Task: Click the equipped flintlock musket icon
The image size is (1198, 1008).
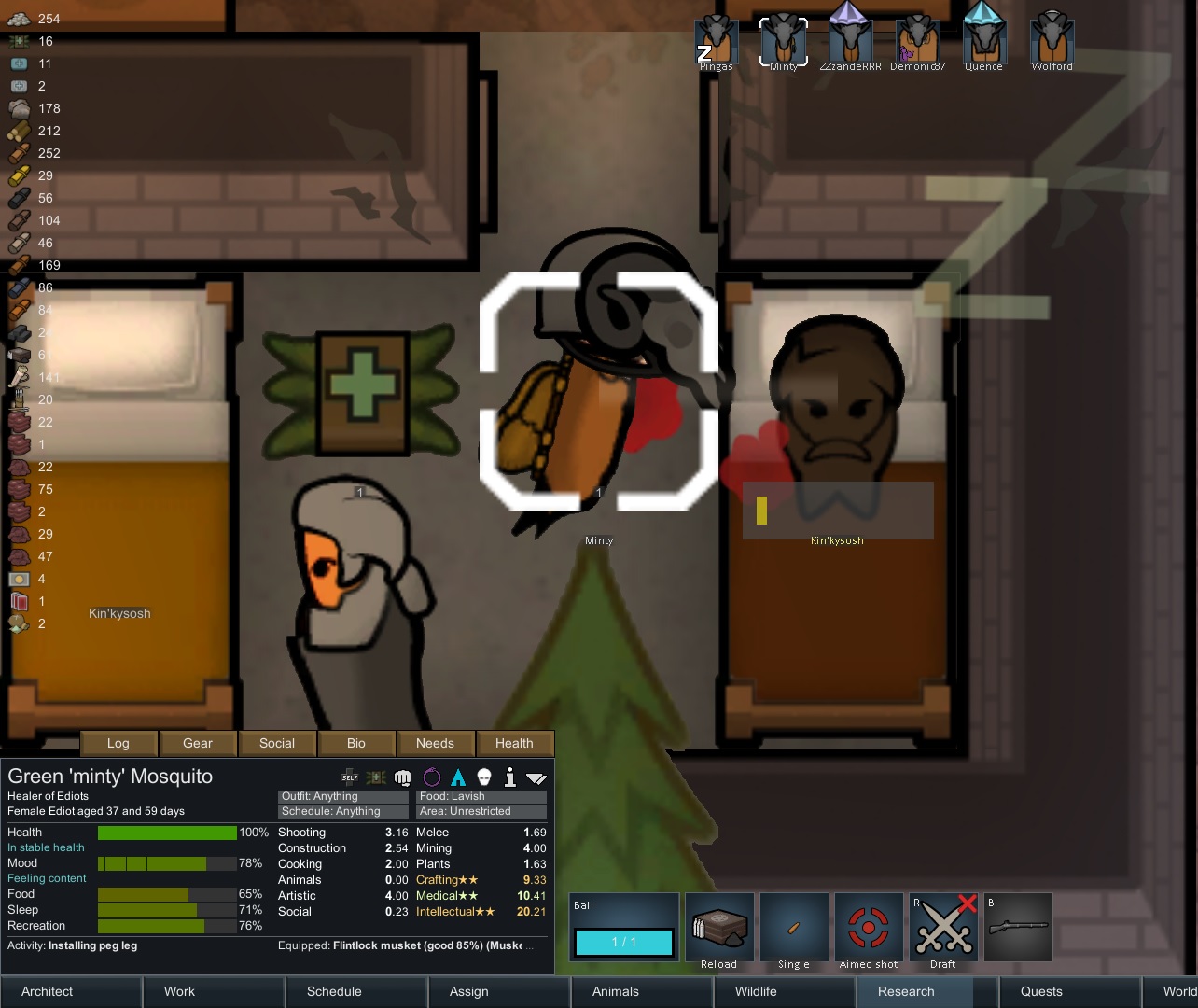Action: point(1018,927)
